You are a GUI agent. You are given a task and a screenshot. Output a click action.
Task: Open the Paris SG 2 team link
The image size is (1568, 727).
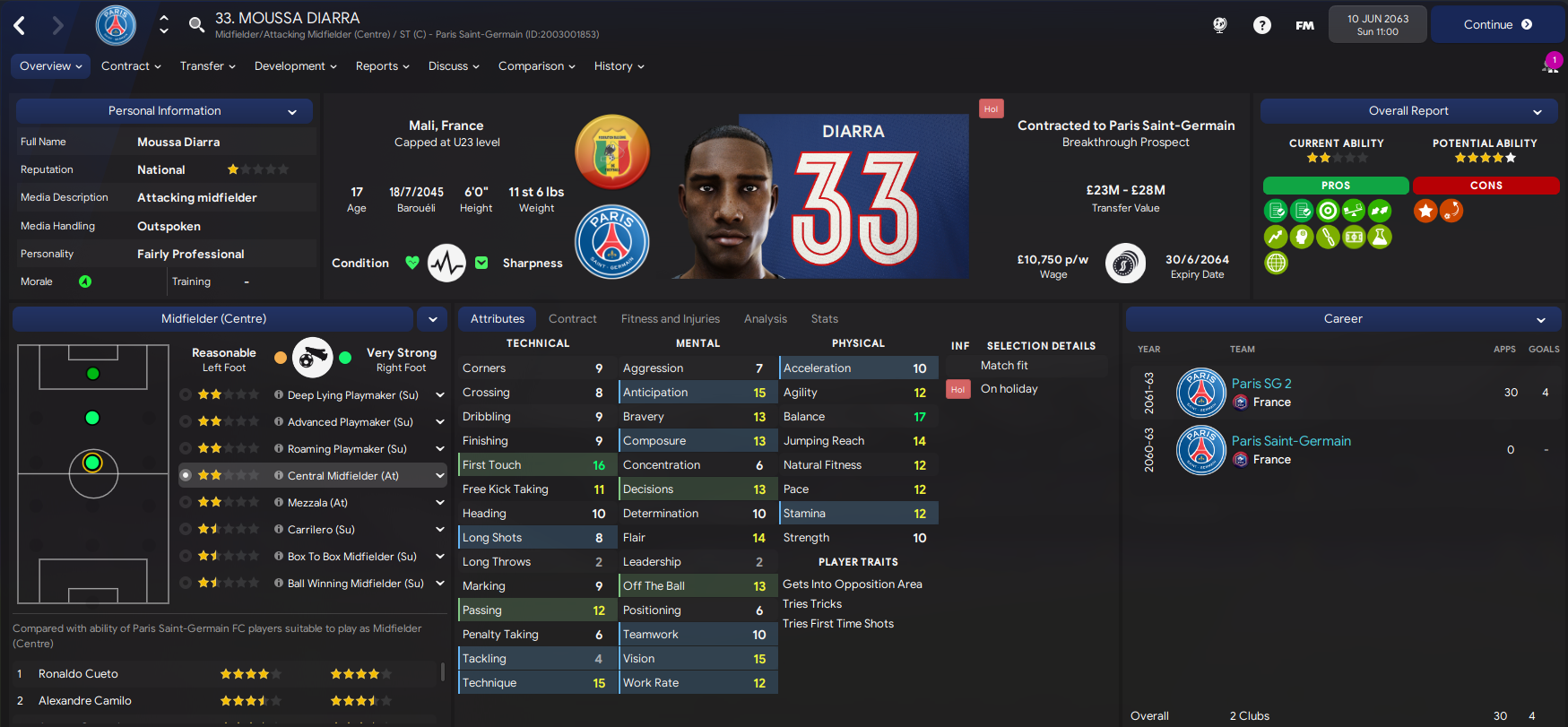point(1260,383)
